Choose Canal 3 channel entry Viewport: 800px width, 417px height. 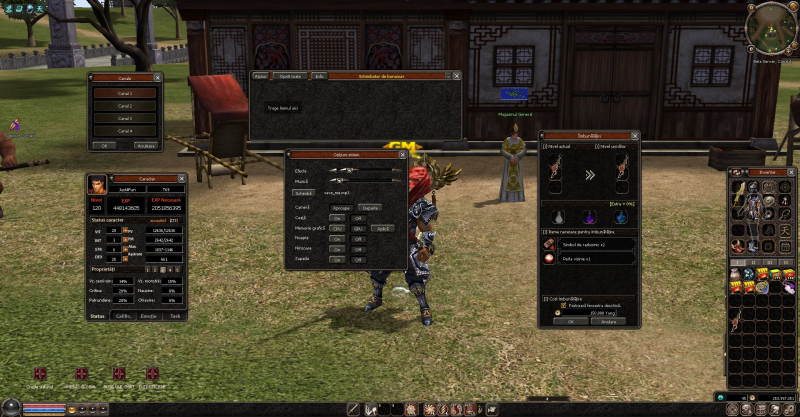(x=124, y=118)
